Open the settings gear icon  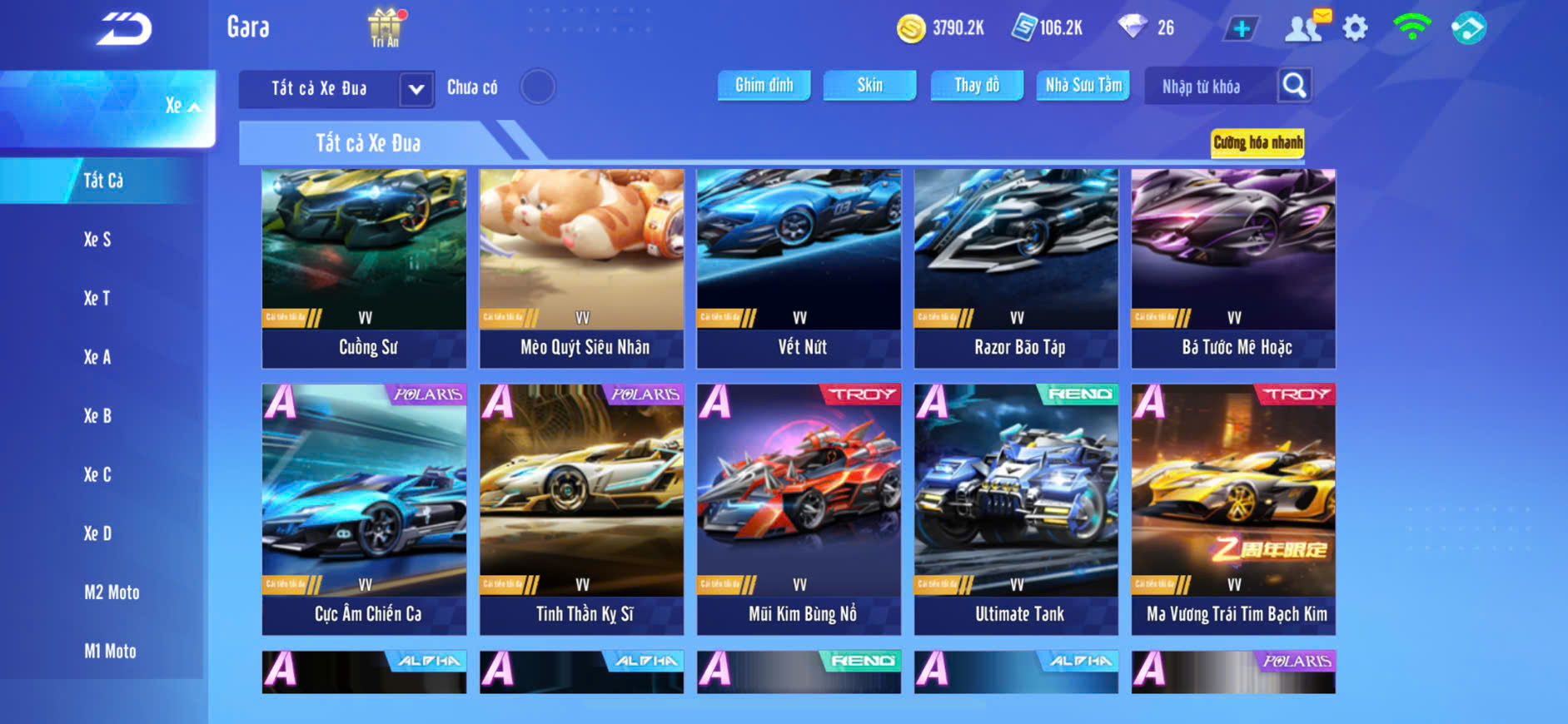(x=1355, y=28)
